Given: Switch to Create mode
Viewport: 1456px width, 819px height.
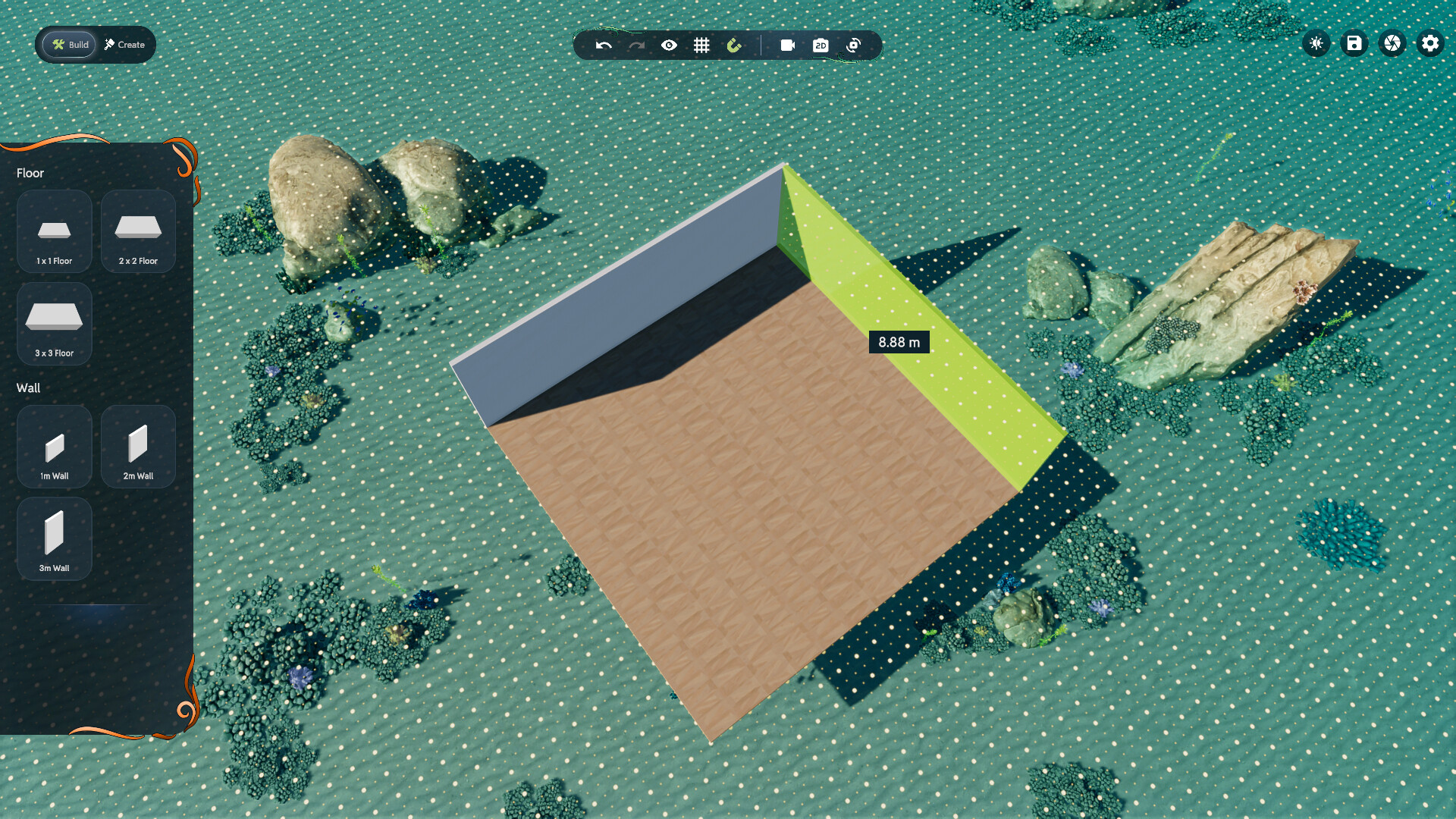Looking at the screenshot, I should (x=123, y=44).
